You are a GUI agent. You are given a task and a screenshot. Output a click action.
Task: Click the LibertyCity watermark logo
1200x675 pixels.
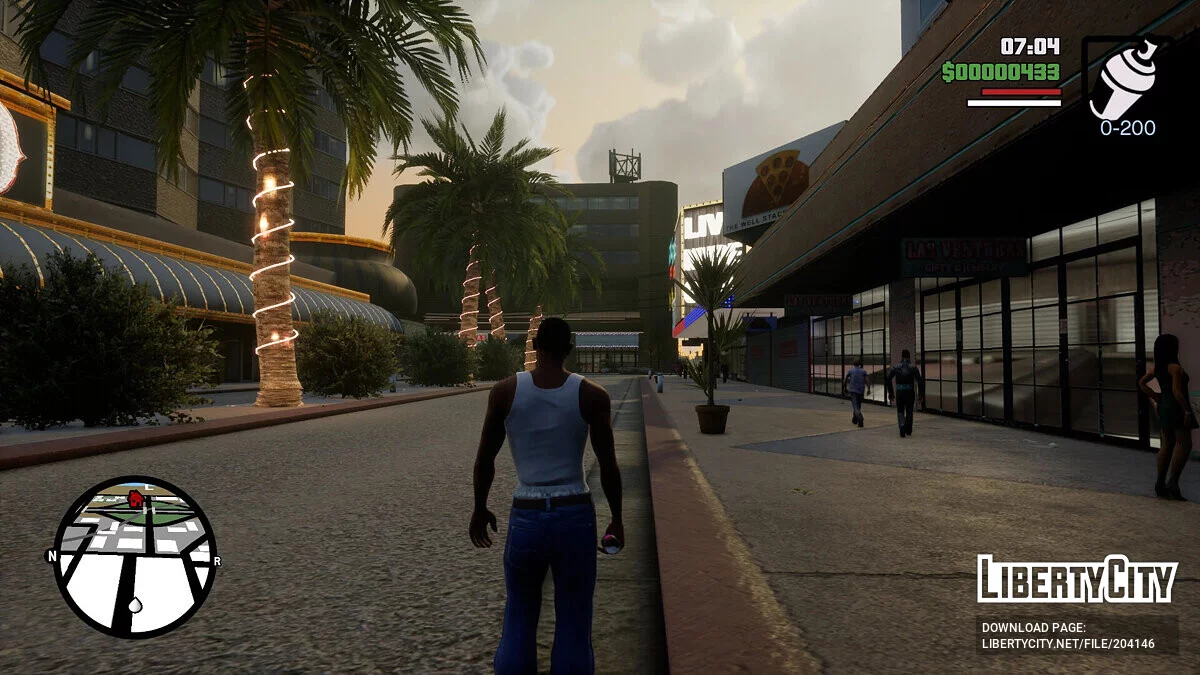(x=1077, y=579)
